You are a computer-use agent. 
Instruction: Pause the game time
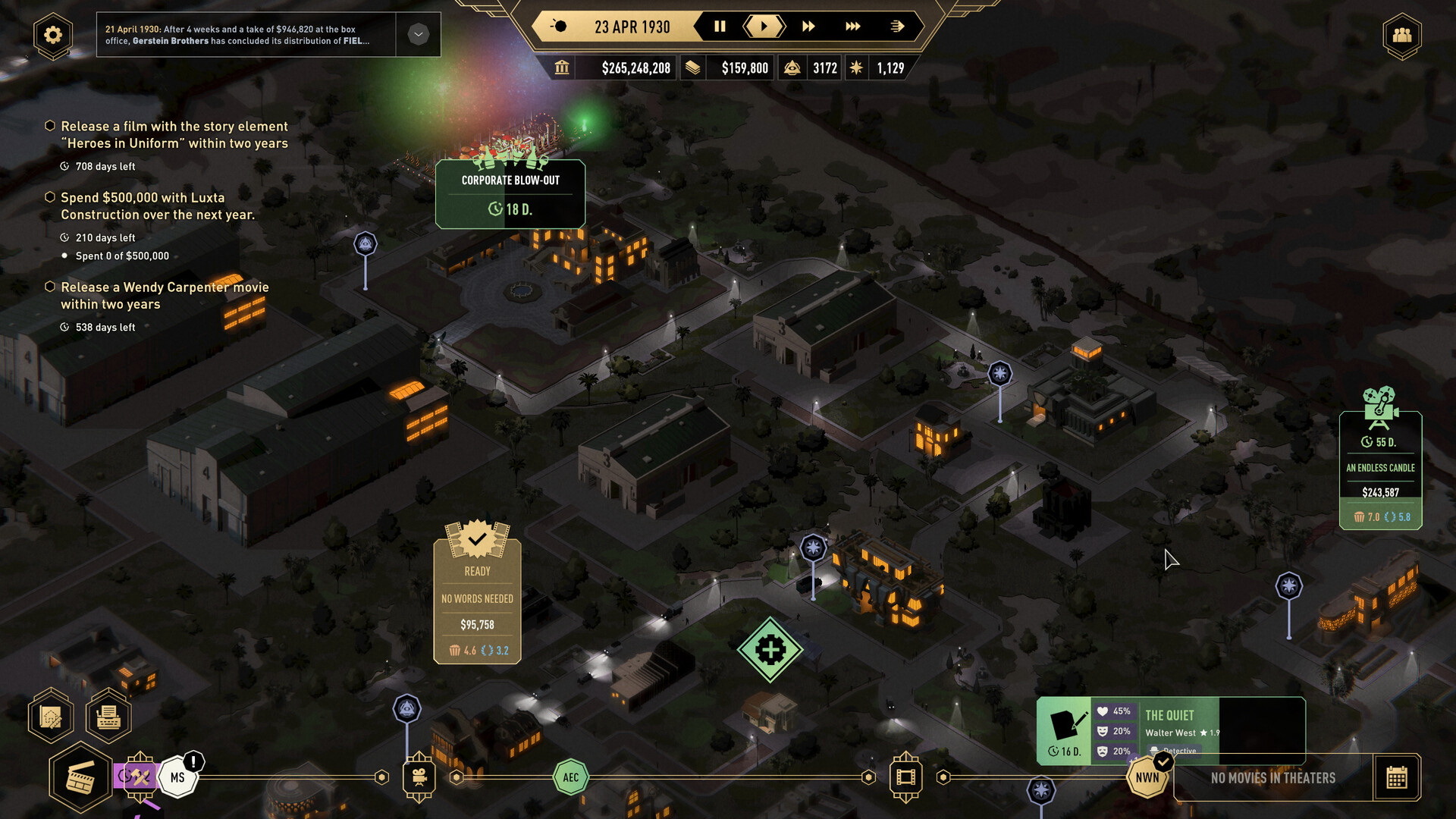point(720,27)
